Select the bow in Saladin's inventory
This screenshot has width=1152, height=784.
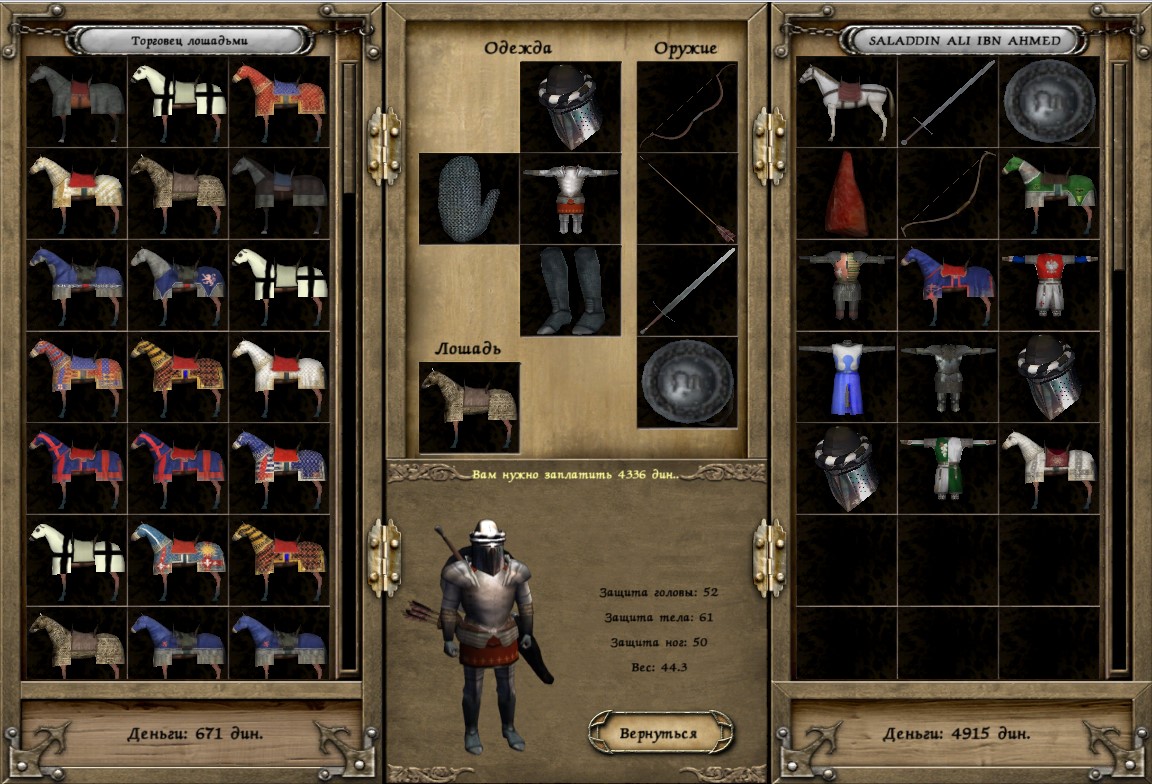point(947,194)
